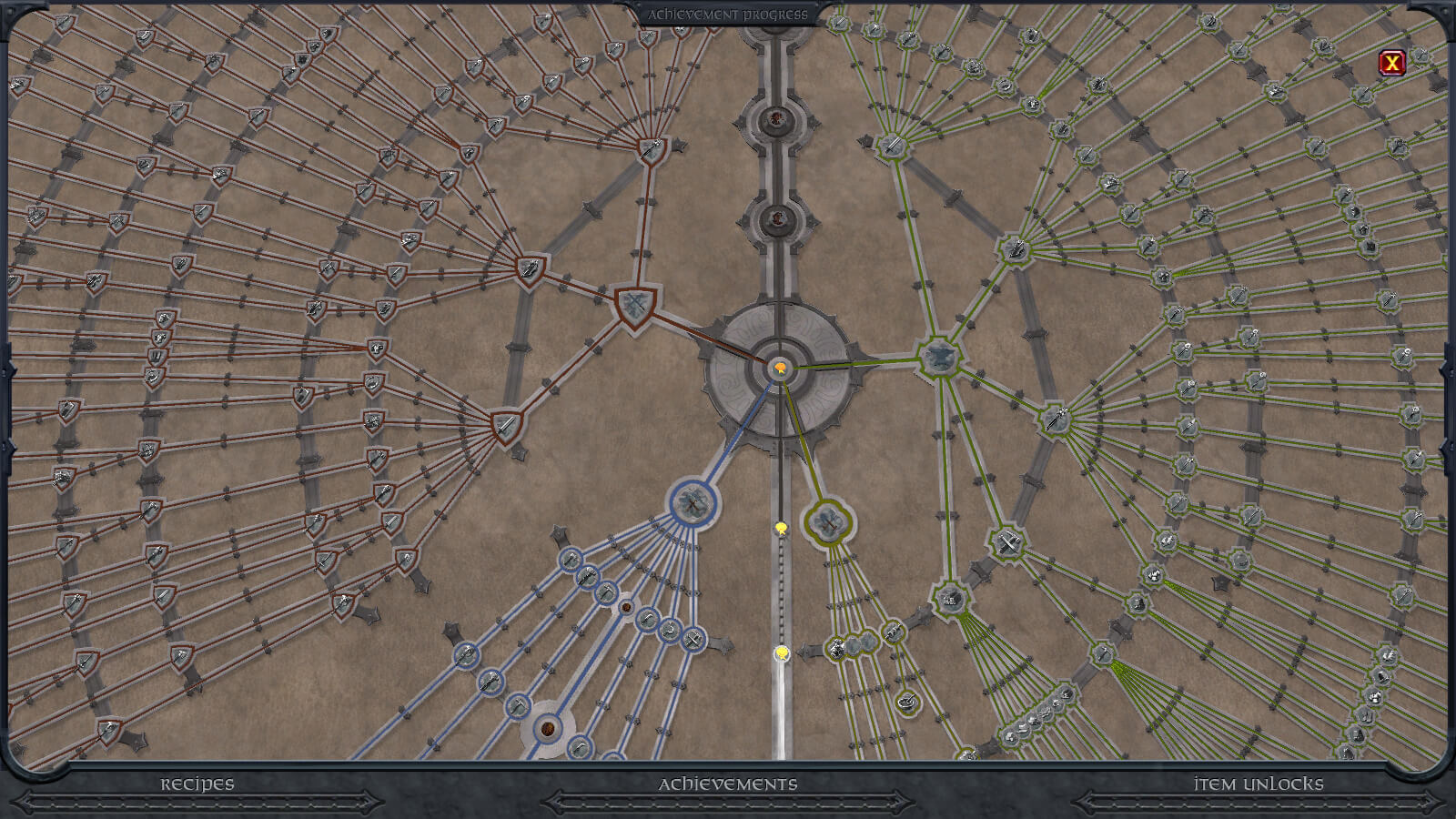Click the red shield with crossed tools near center

coord(636,299)
